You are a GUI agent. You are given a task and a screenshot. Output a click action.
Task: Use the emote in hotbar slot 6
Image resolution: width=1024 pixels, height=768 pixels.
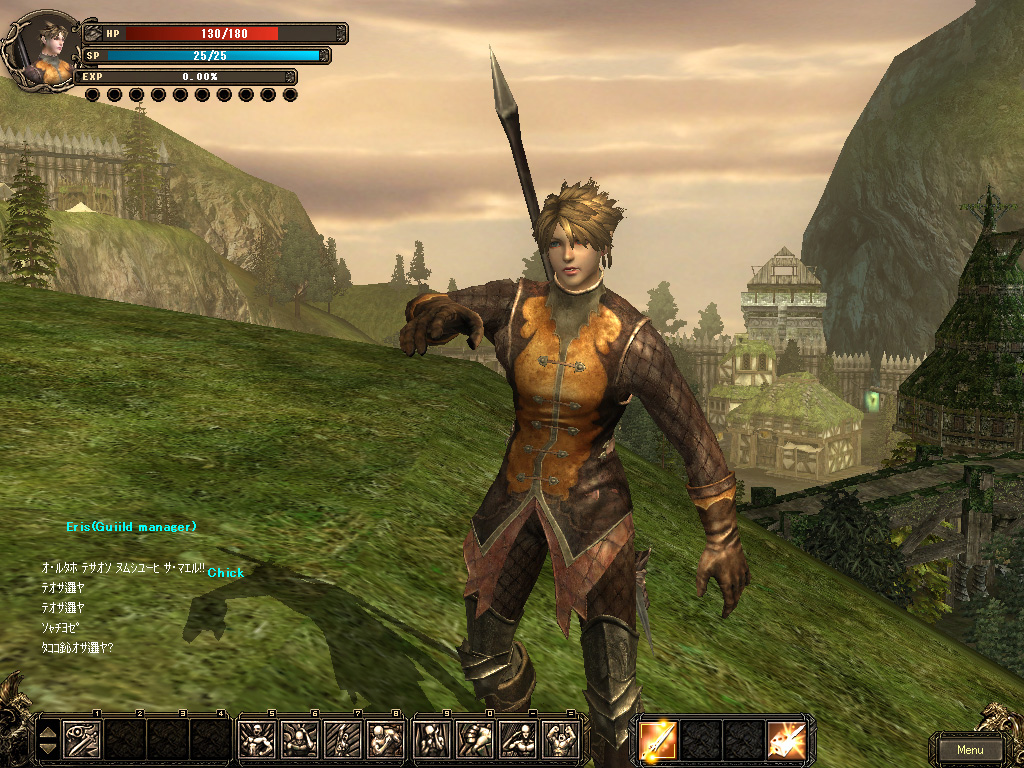299,740
